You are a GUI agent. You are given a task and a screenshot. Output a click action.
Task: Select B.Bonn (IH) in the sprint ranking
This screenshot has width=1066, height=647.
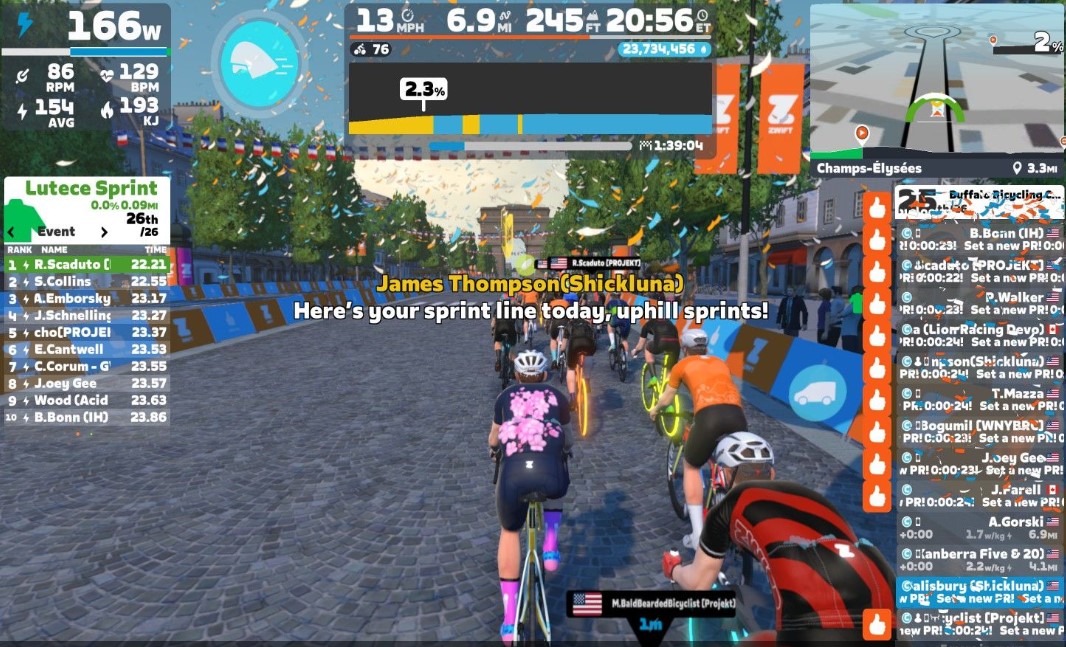pyautogui.click(x=87, y=417)
